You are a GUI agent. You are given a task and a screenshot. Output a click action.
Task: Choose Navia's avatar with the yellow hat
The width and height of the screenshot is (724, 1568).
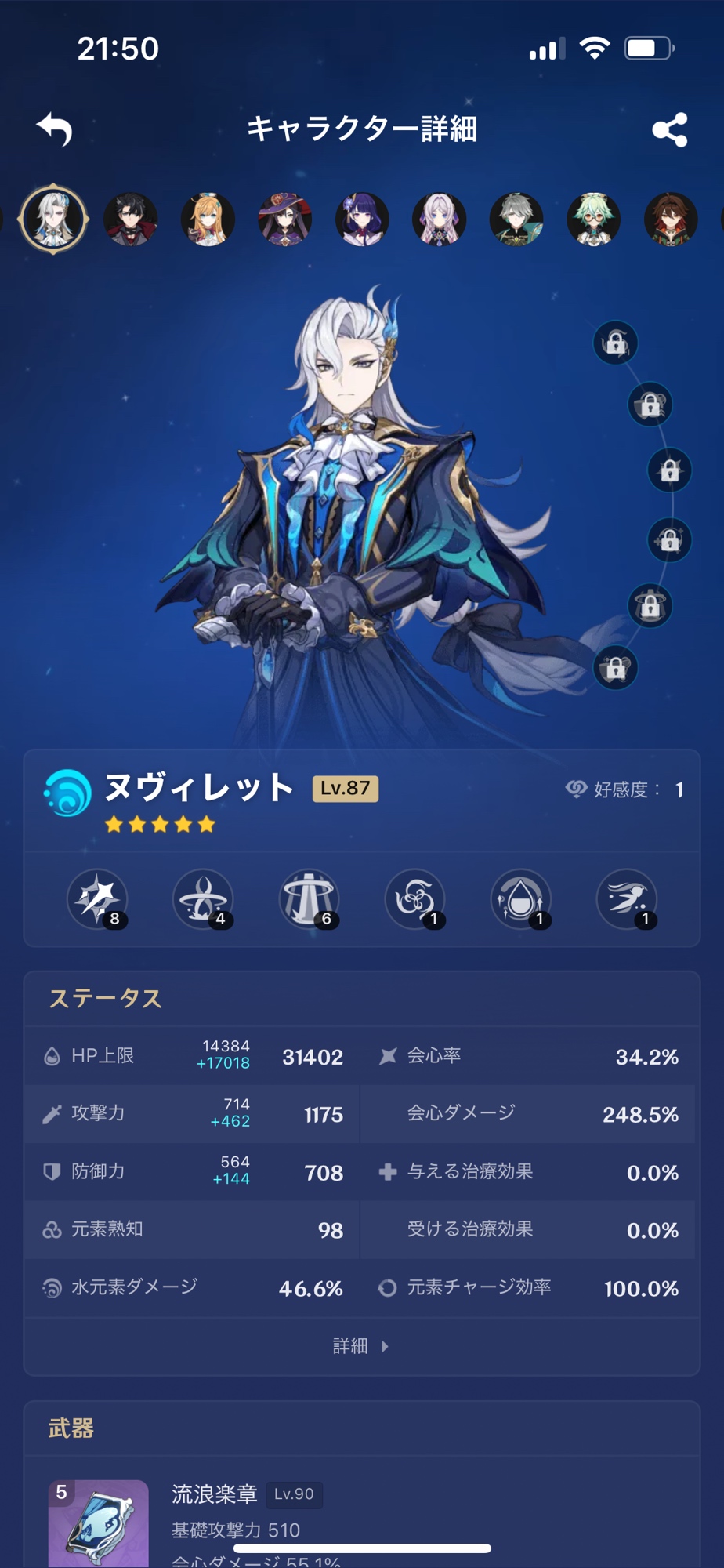tap(208, 219)
